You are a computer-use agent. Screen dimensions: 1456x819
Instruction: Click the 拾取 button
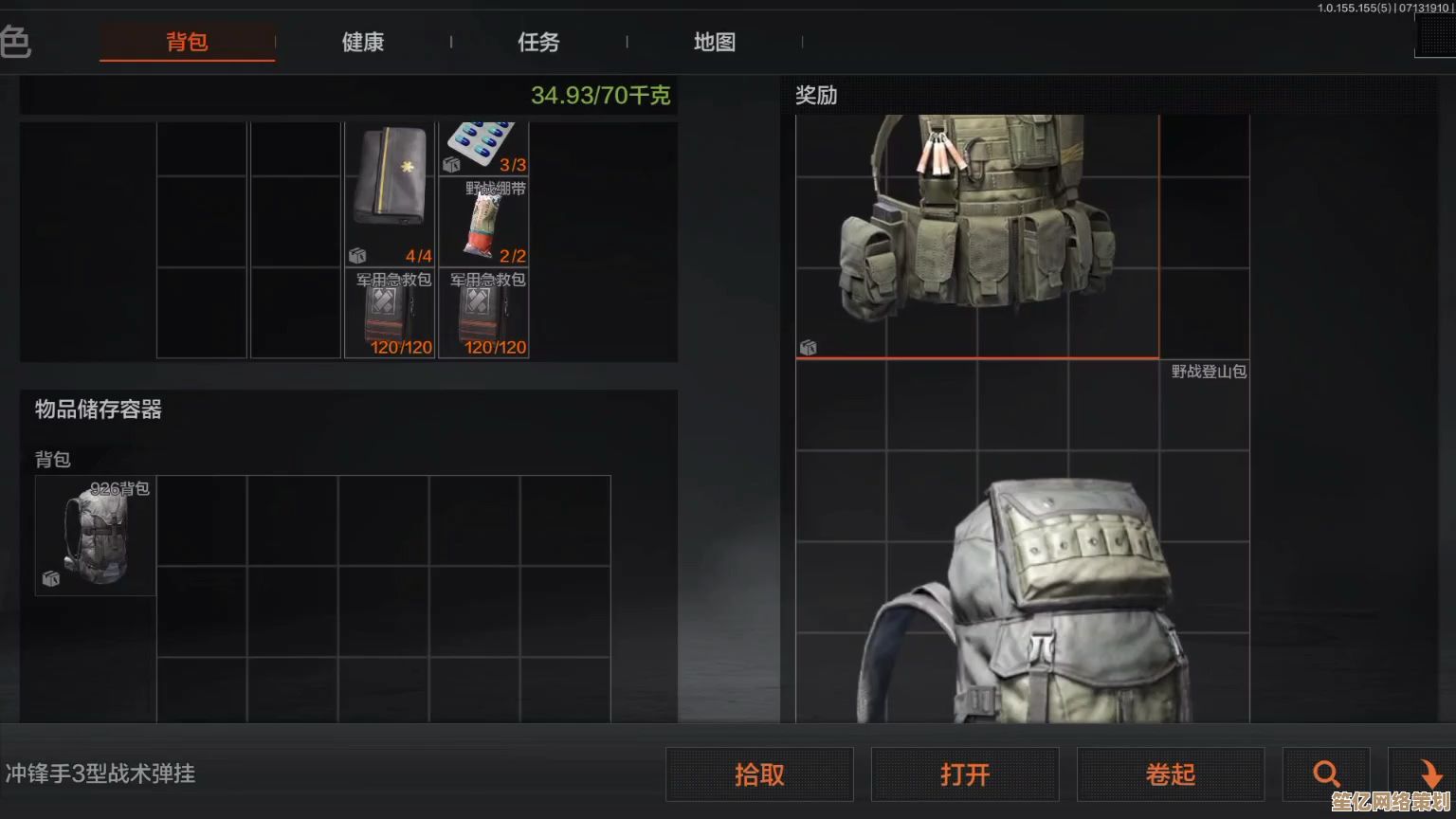click(x=759, y=774)
